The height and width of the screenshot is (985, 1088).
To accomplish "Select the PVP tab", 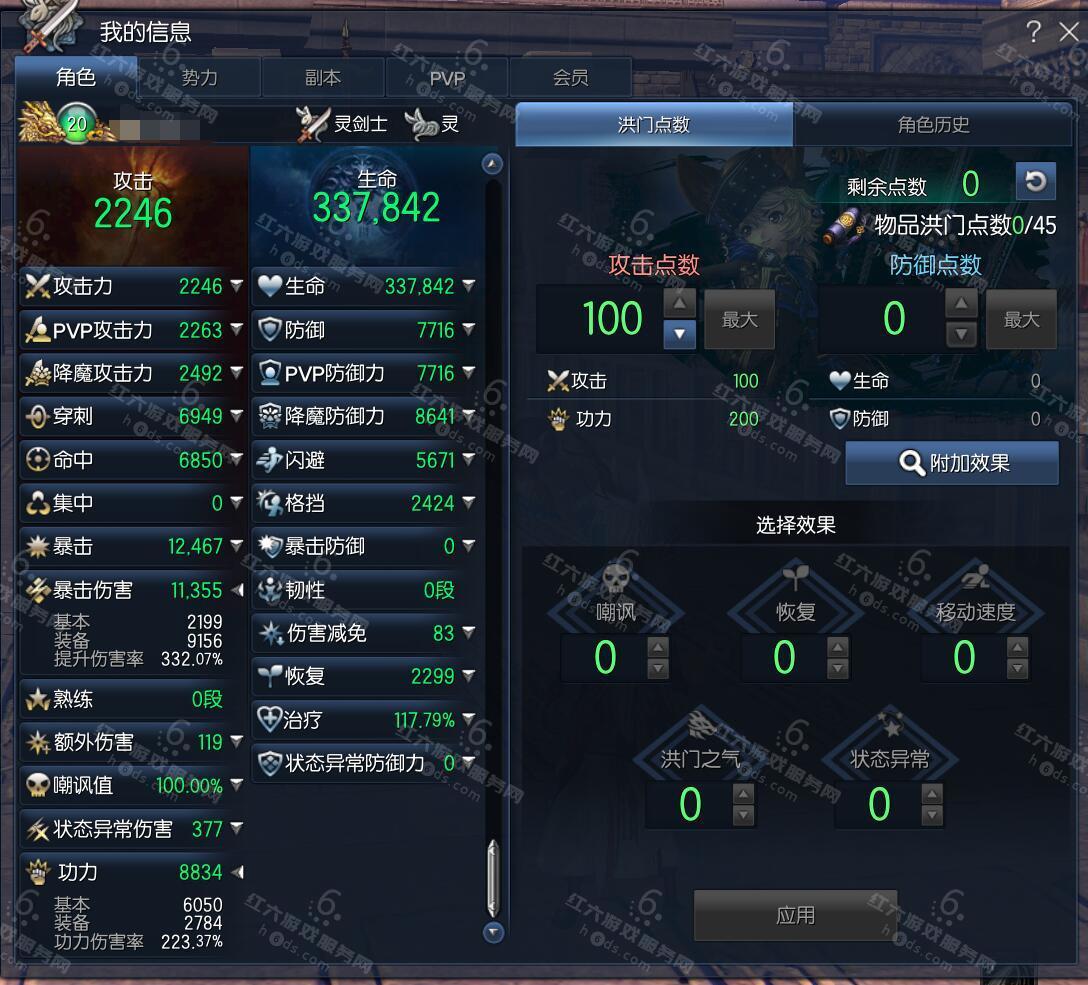I will coord(447,77).
